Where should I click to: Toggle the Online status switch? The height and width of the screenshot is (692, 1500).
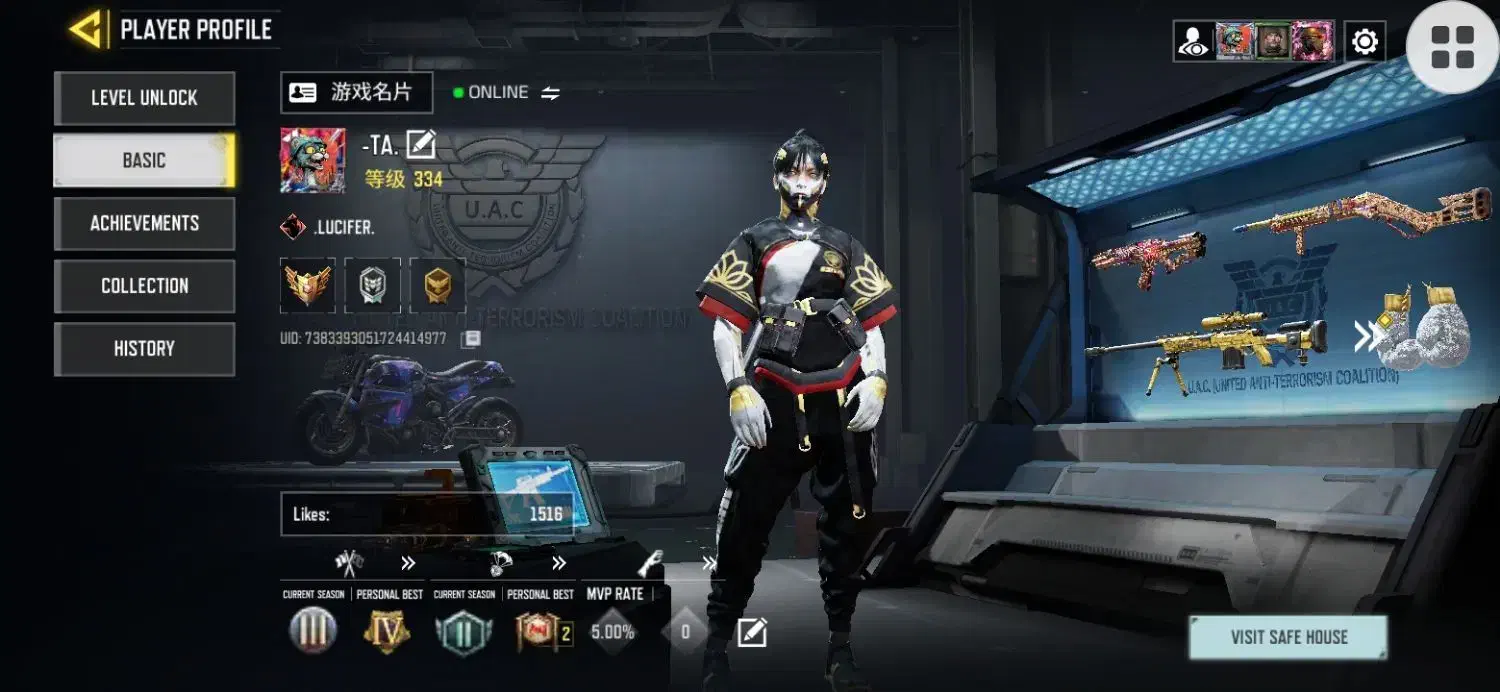(x=550, y=93)
